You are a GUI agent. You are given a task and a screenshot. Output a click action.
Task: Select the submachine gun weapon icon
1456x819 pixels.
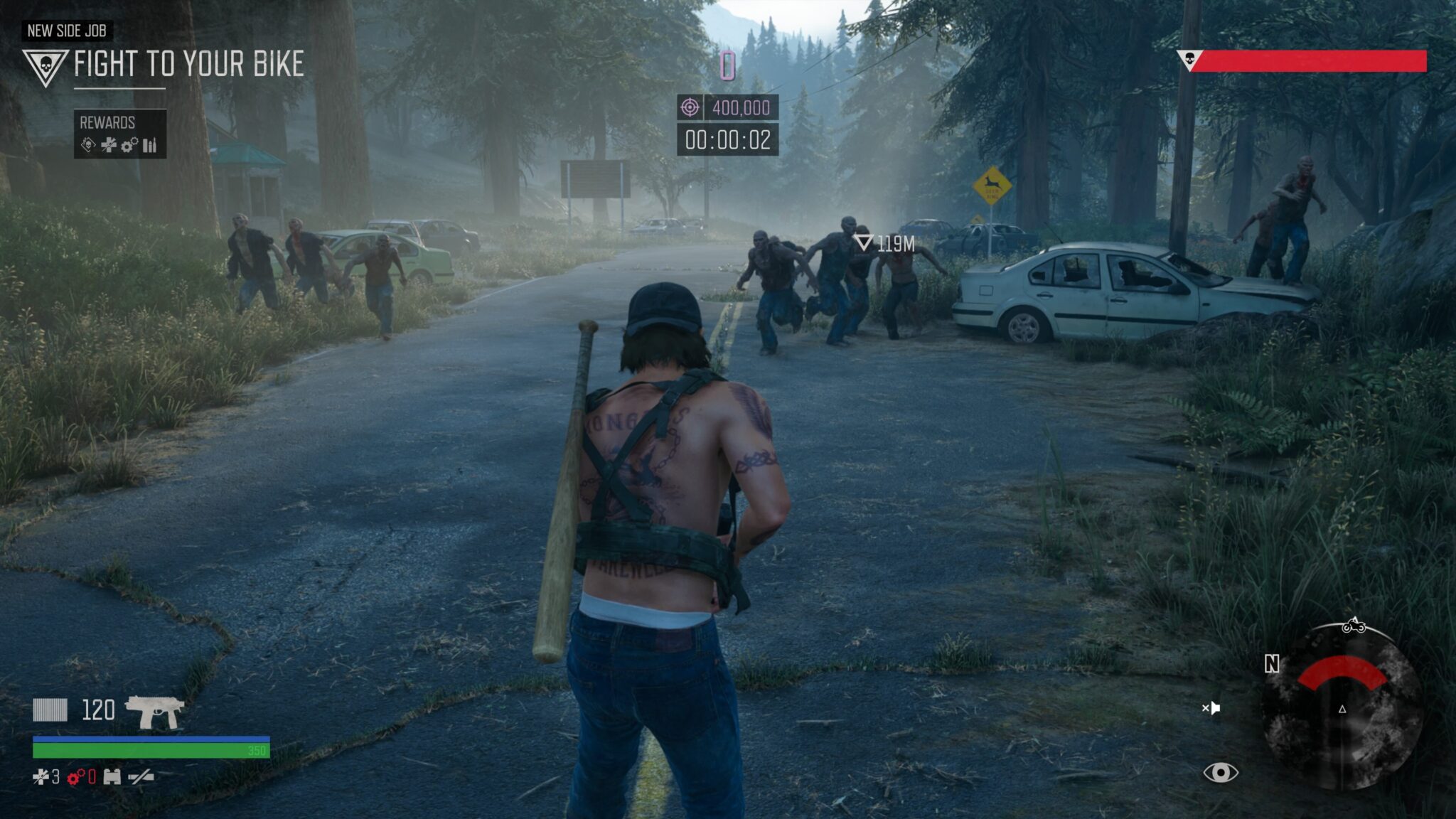click(x=154, y=710)
